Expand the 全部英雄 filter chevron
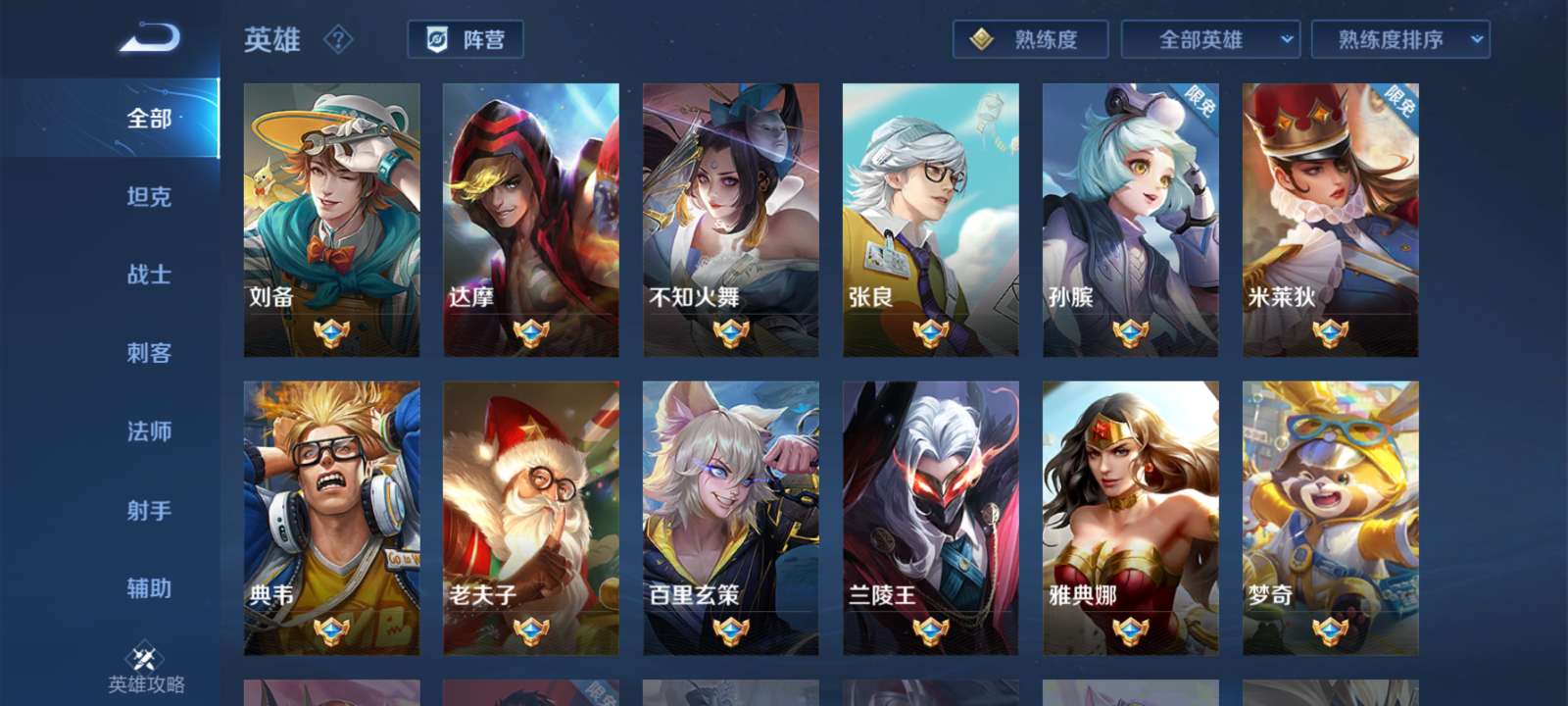This screenshot has height=706, width=1568. click(x=1285, y=40)
